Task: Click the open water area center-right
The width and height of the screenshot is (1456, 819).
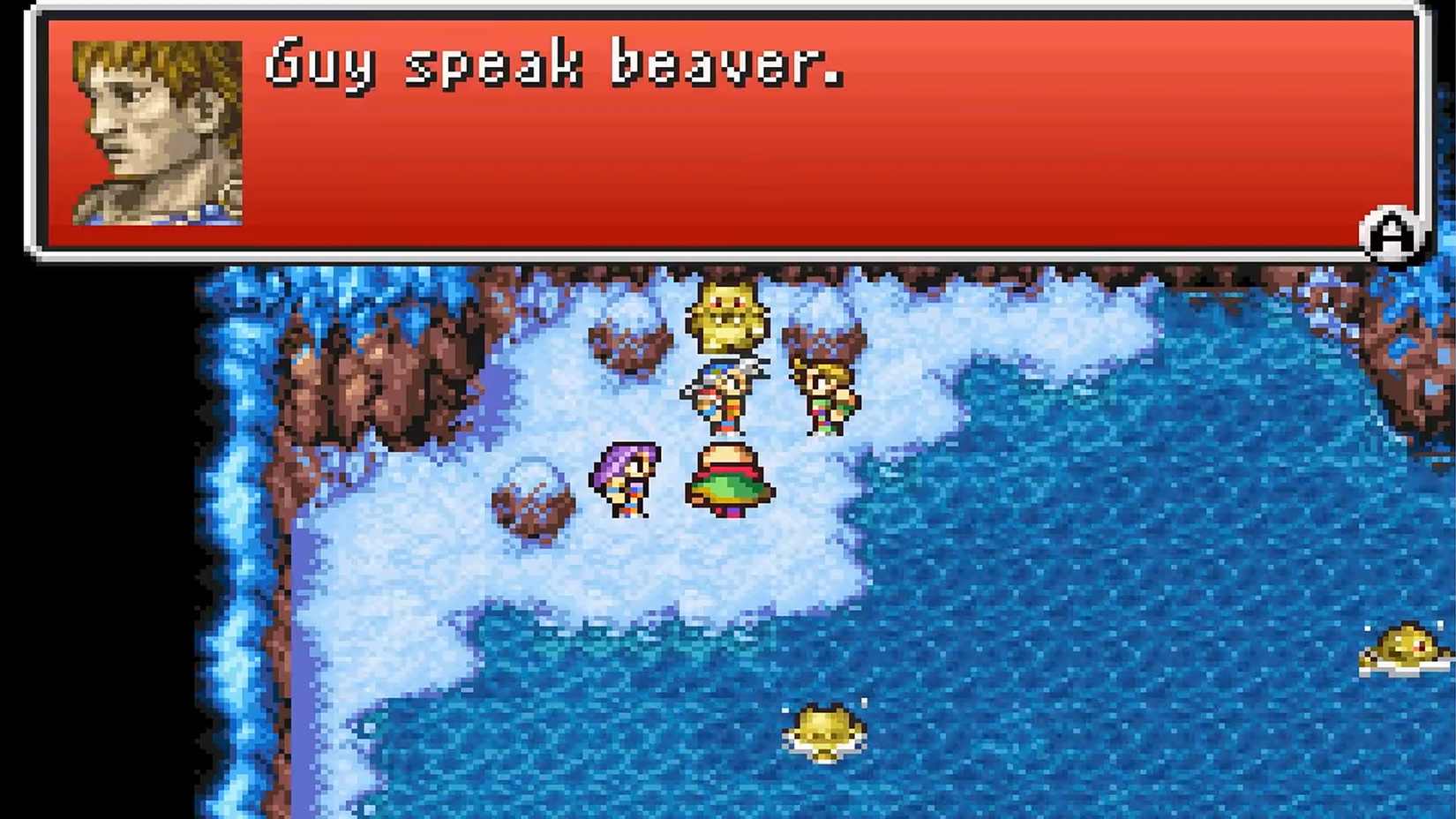Action: coord(1103,530)
